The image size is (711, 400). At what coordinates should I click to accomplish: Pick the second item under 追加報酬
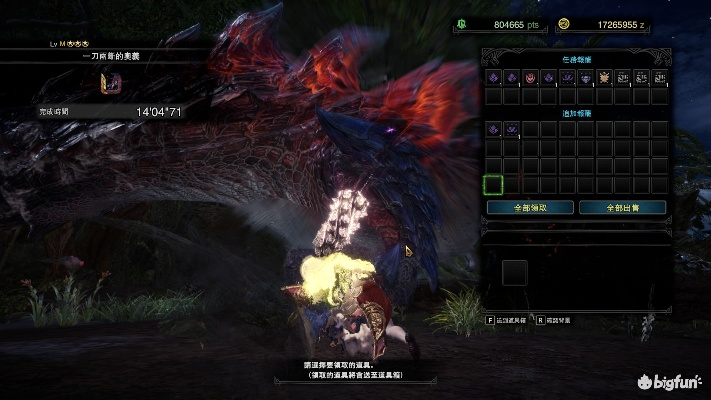click(x=511, y=129)
